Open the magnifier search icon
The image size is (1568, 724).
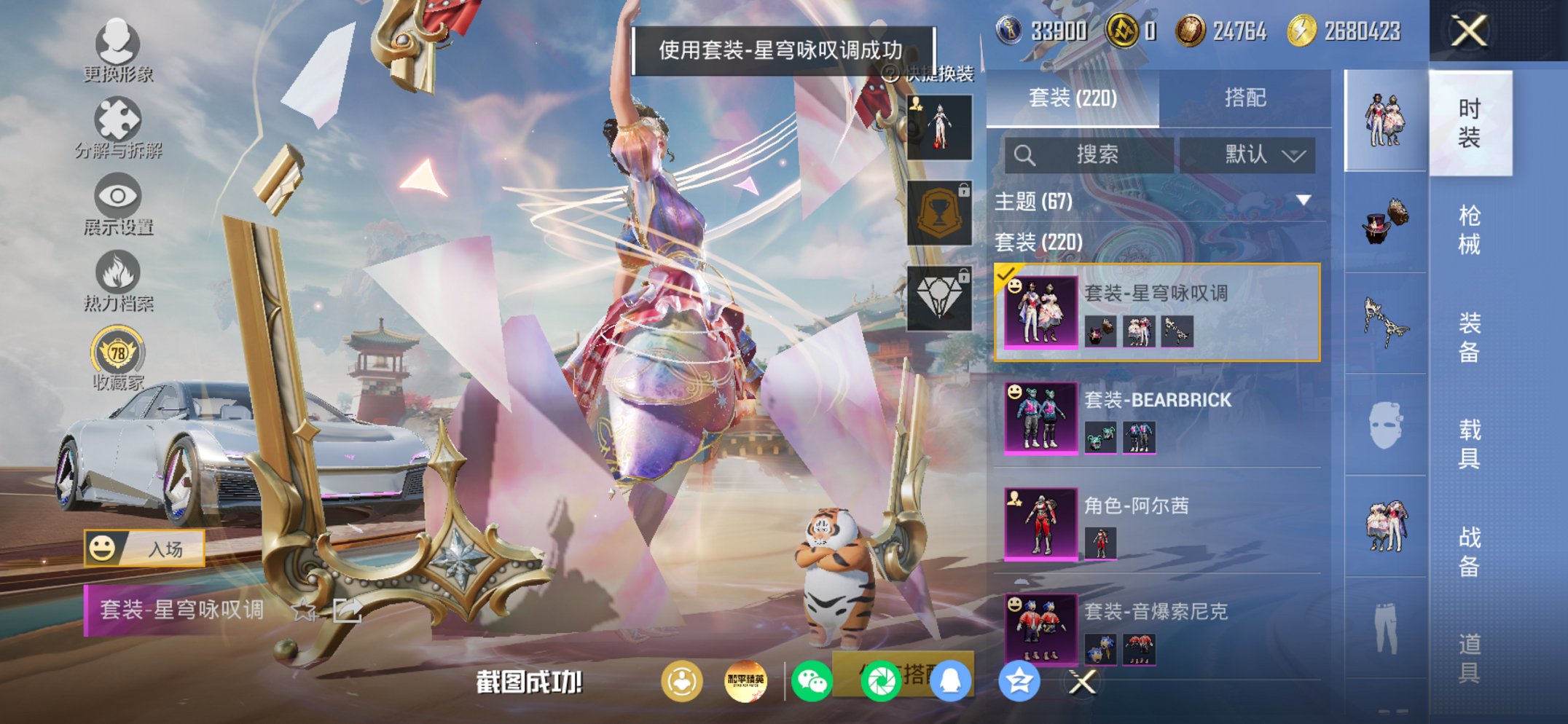[1026, 154]
